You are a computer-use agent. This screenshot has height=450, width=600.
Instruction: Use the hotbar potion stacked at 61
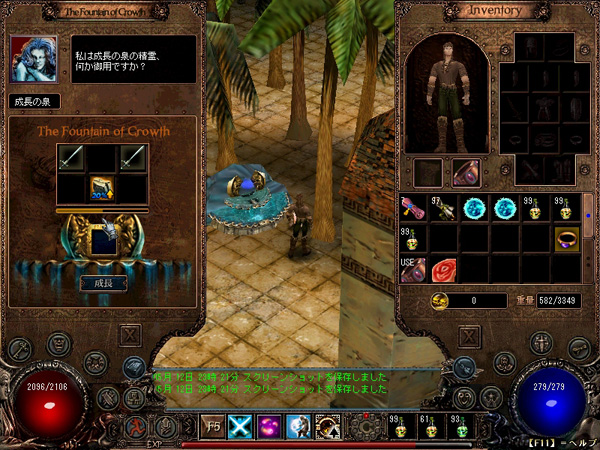[429, 427]
